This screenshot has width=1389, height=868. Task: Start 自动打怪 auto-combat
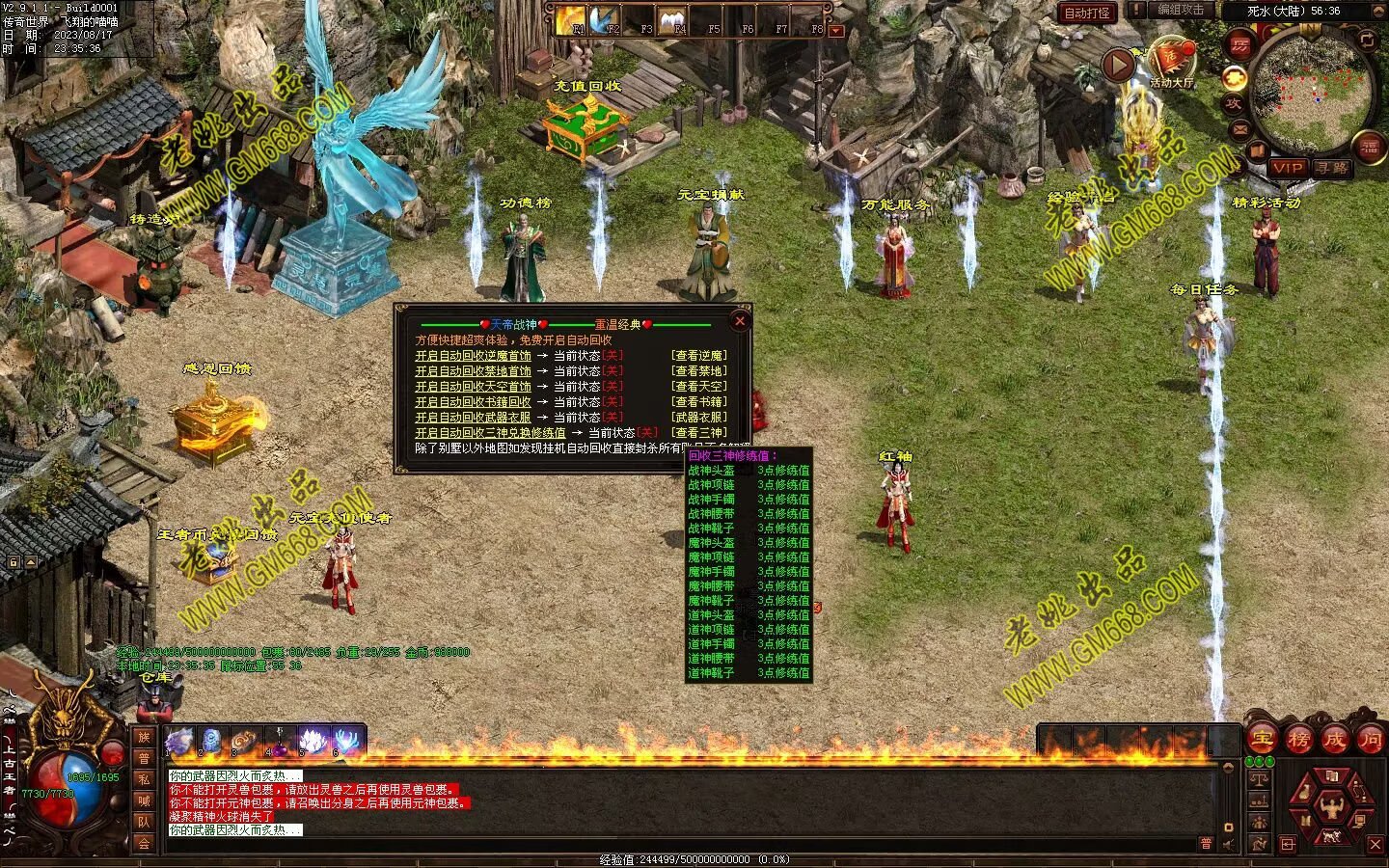(x=1086, y=14)
